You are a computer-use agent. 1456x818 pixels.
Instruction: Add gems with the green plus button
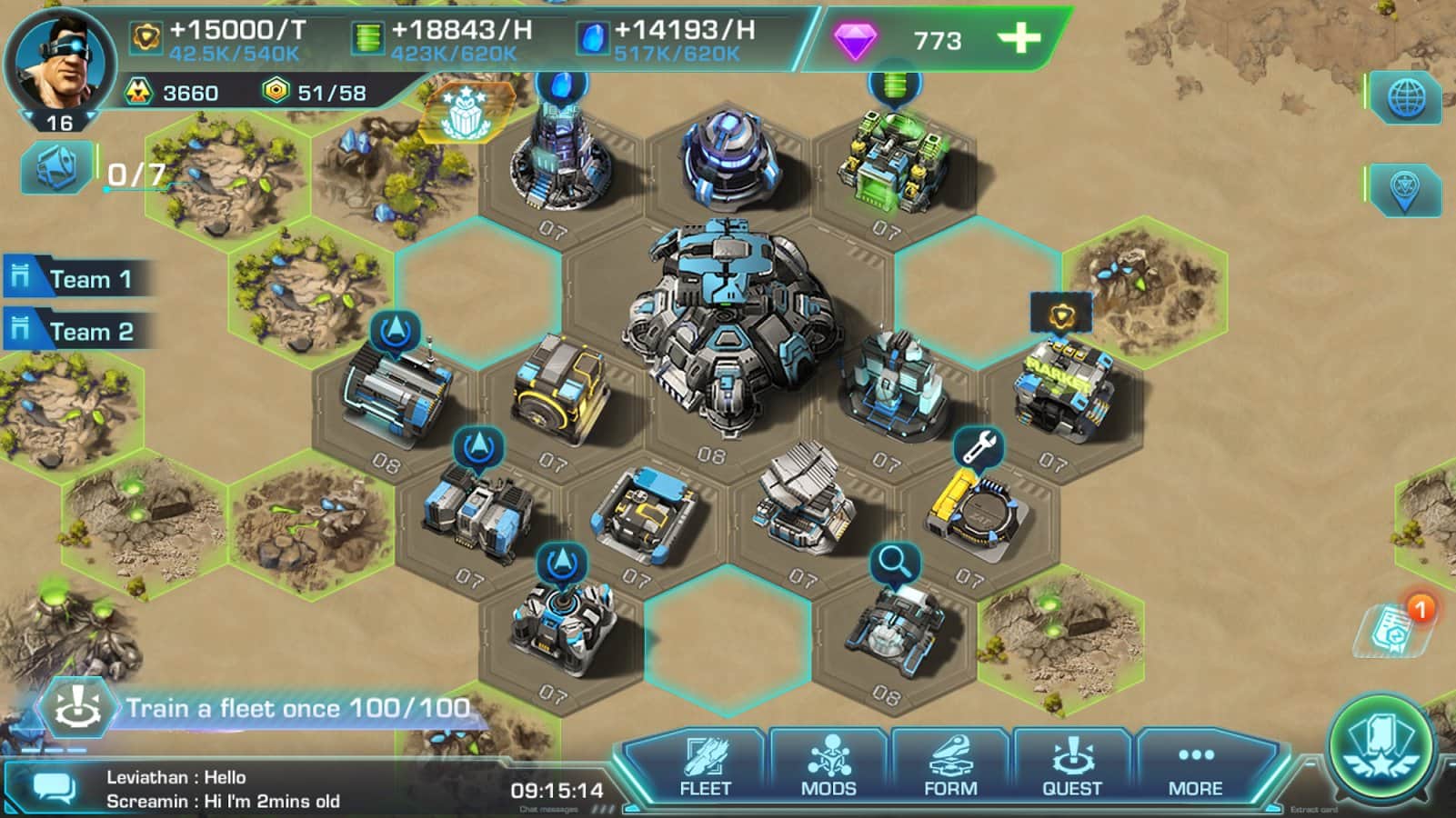[x=1019, y=38]
